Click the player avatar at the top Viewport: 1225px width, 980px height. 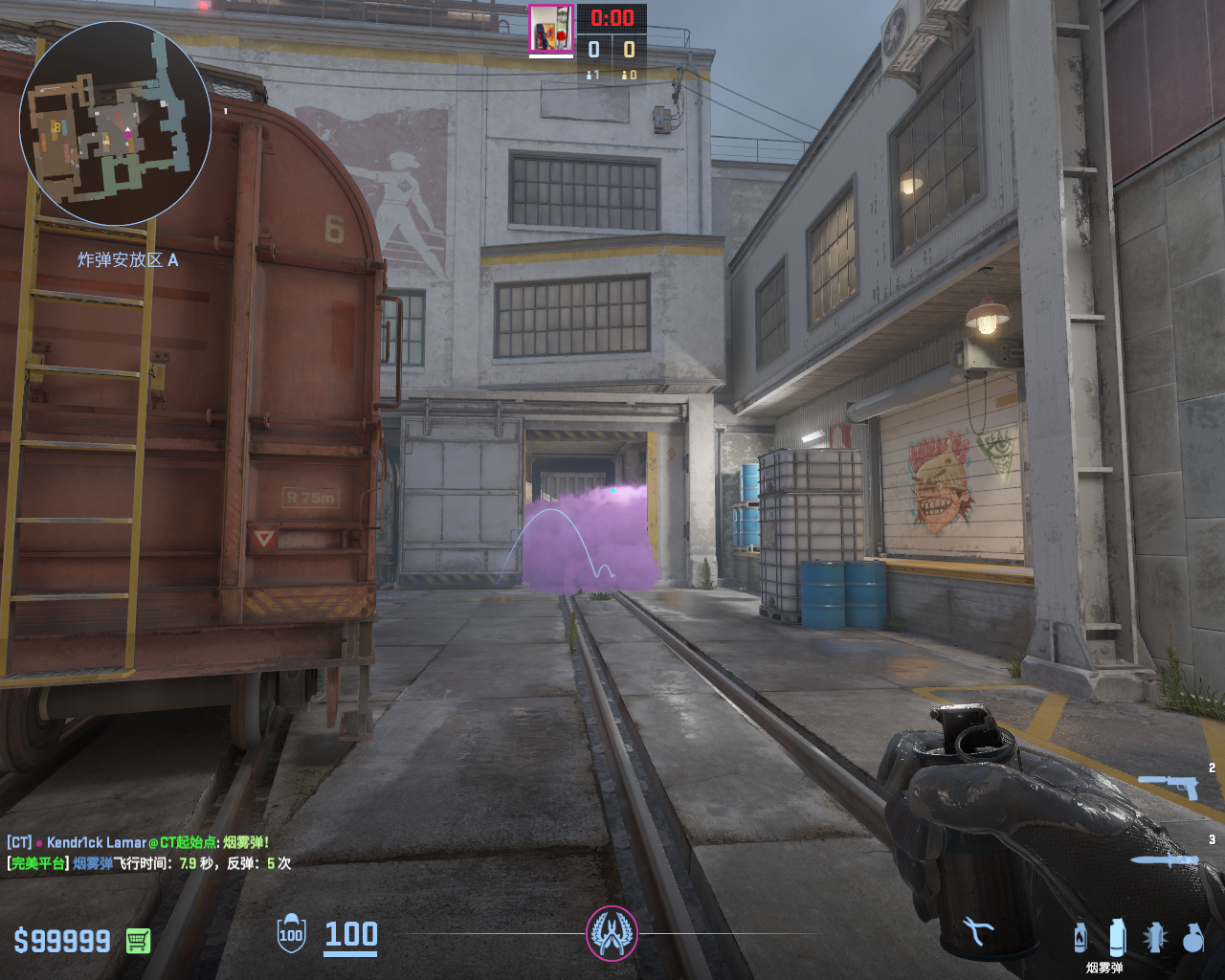click(551, 28)
